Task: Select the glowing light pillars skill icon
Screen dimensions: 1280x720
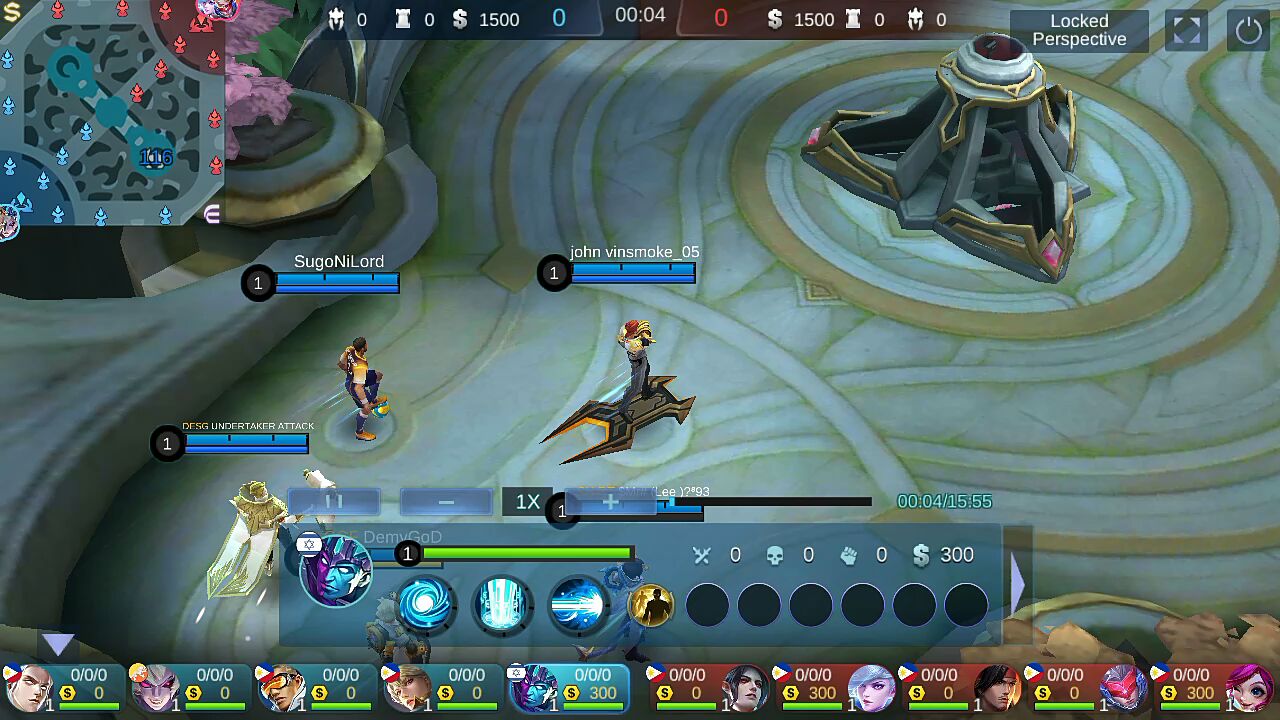Action: click(x=502, y=604)
